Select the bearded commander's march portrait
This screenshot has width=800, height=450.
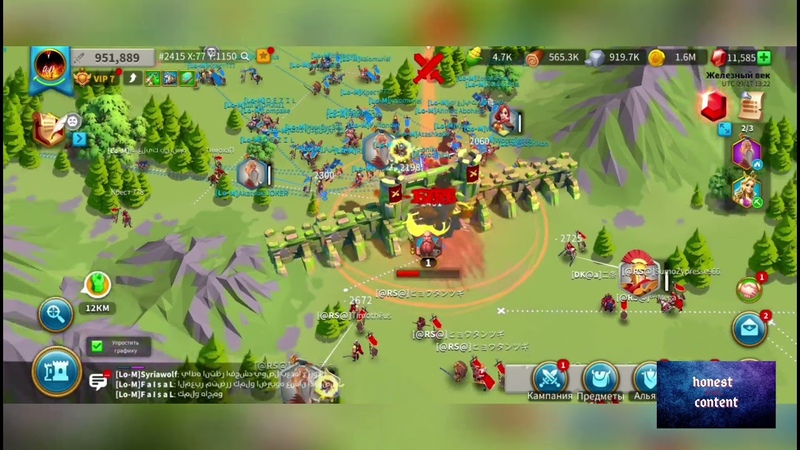click(746, 154)
